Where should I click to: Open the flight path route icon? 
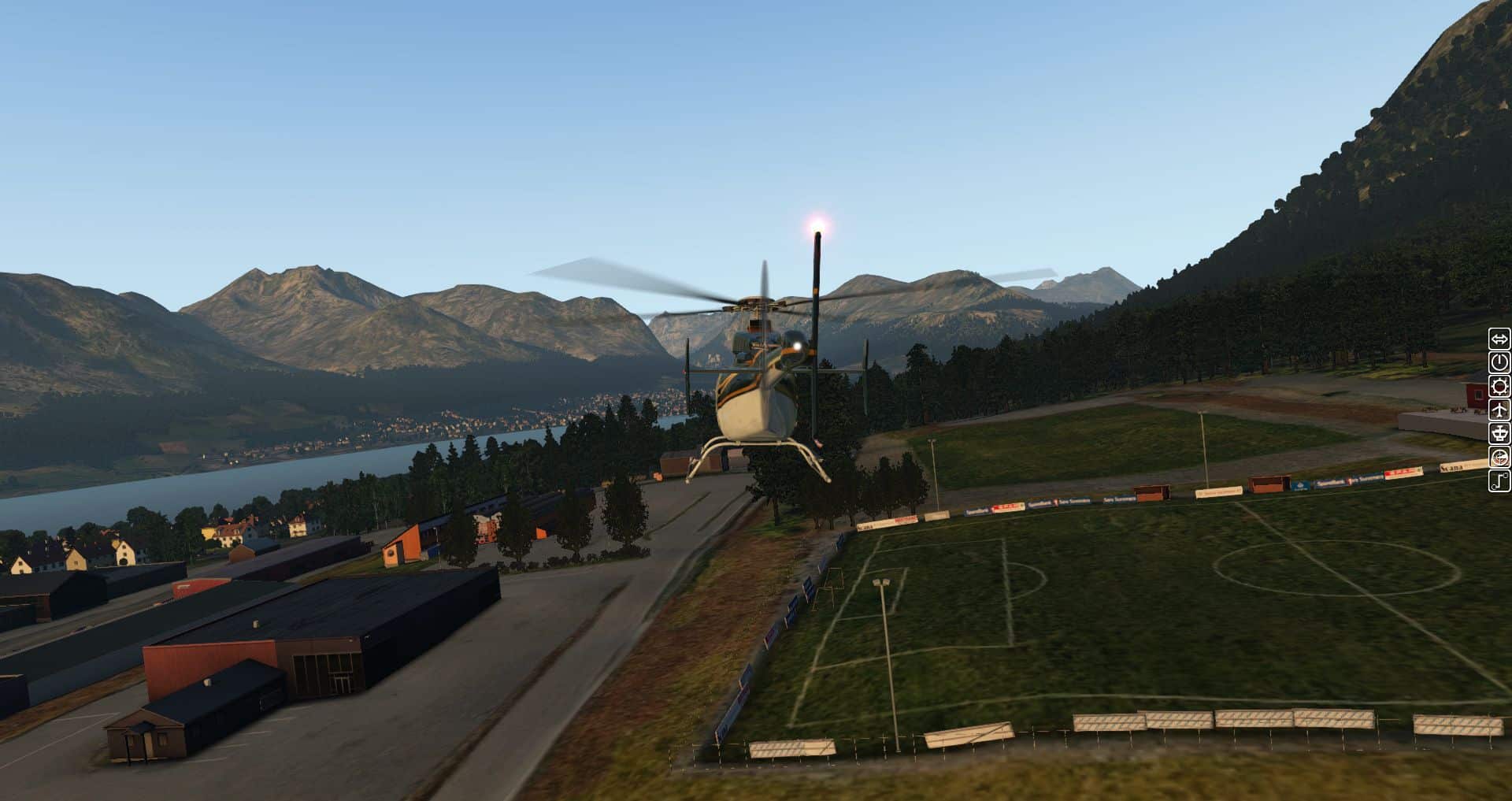point(1499,480)
